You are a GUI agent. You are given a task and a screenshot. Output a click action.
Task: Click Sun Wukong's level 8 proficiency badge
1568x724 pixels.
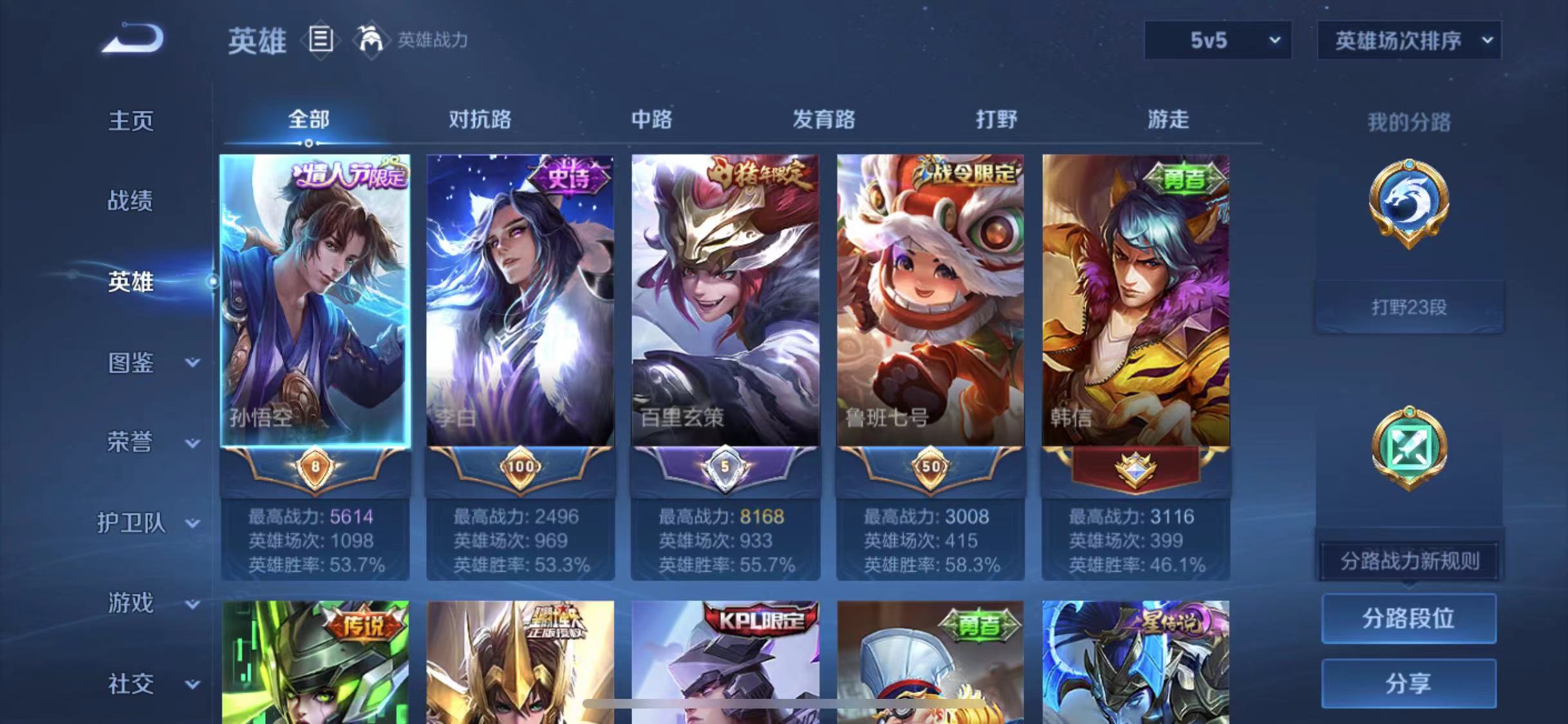pos(313,468)
